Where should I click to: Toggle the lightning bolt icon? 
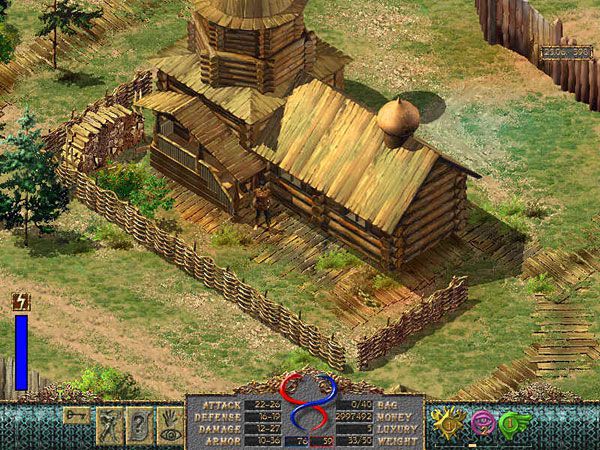click(x=20, y=301)
